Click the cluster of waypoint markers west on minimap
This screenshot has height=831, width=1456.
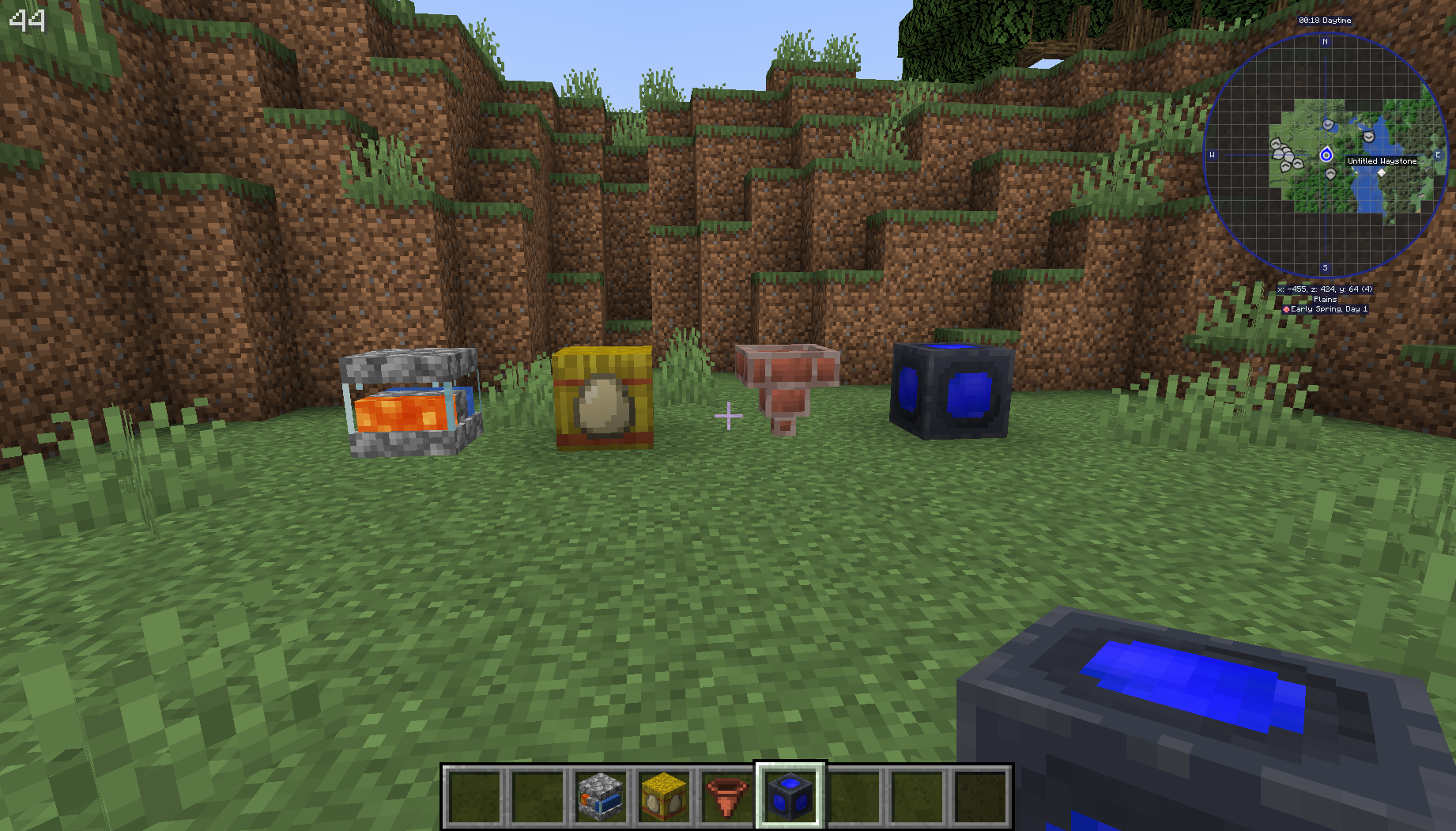1285,153
